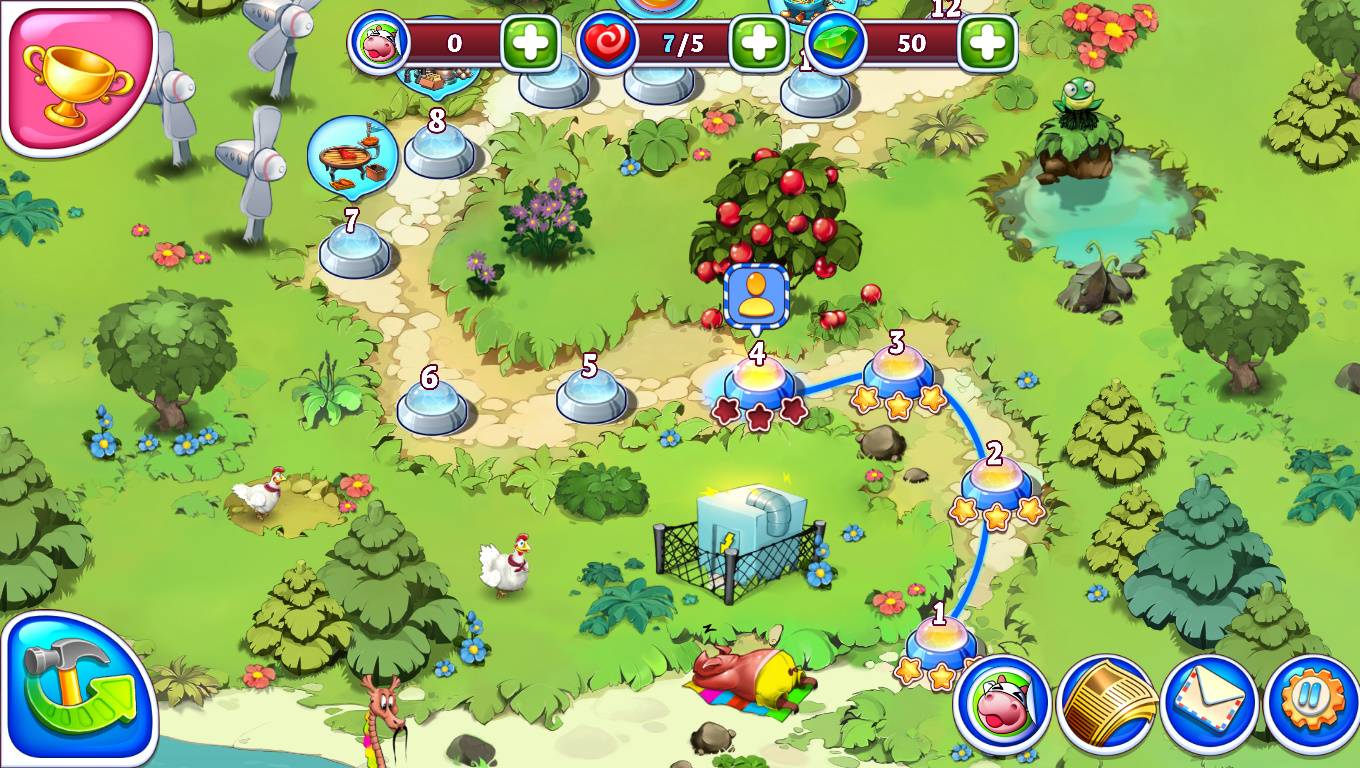Open the hammer build mode button
The image size is (1360, 768).
coord(76,690)
